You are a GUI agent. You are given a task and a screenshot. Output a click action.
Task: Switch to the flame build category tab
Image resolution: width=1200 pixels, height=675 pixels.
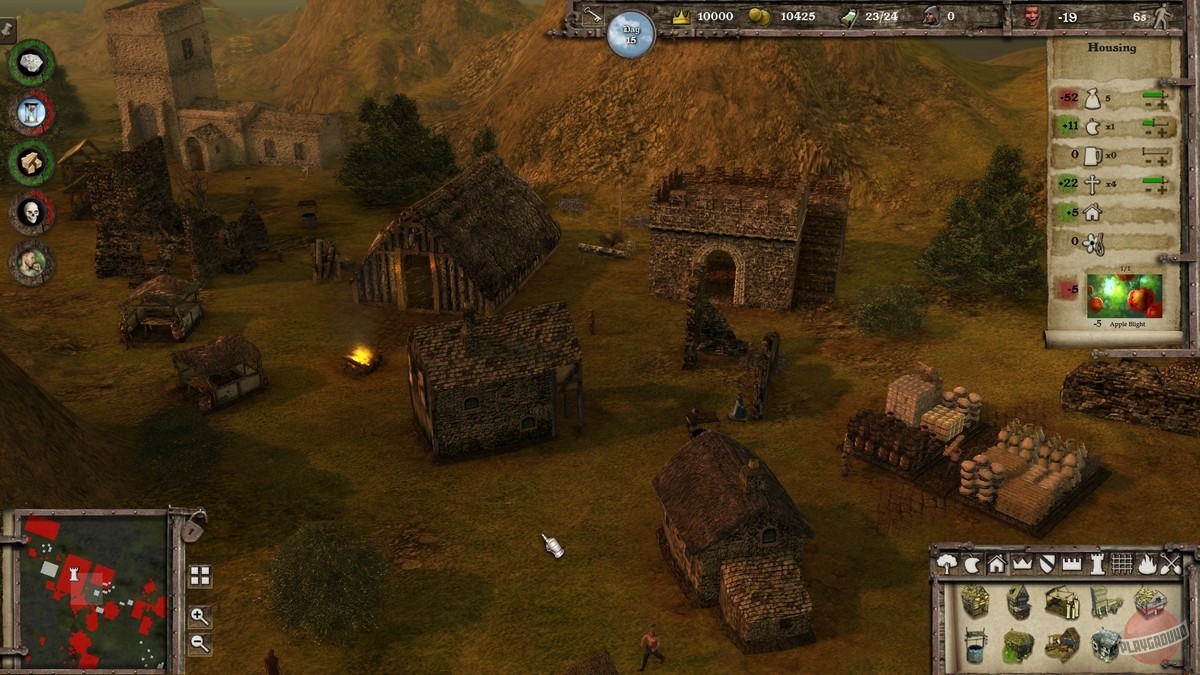[x=1147, y=564]
